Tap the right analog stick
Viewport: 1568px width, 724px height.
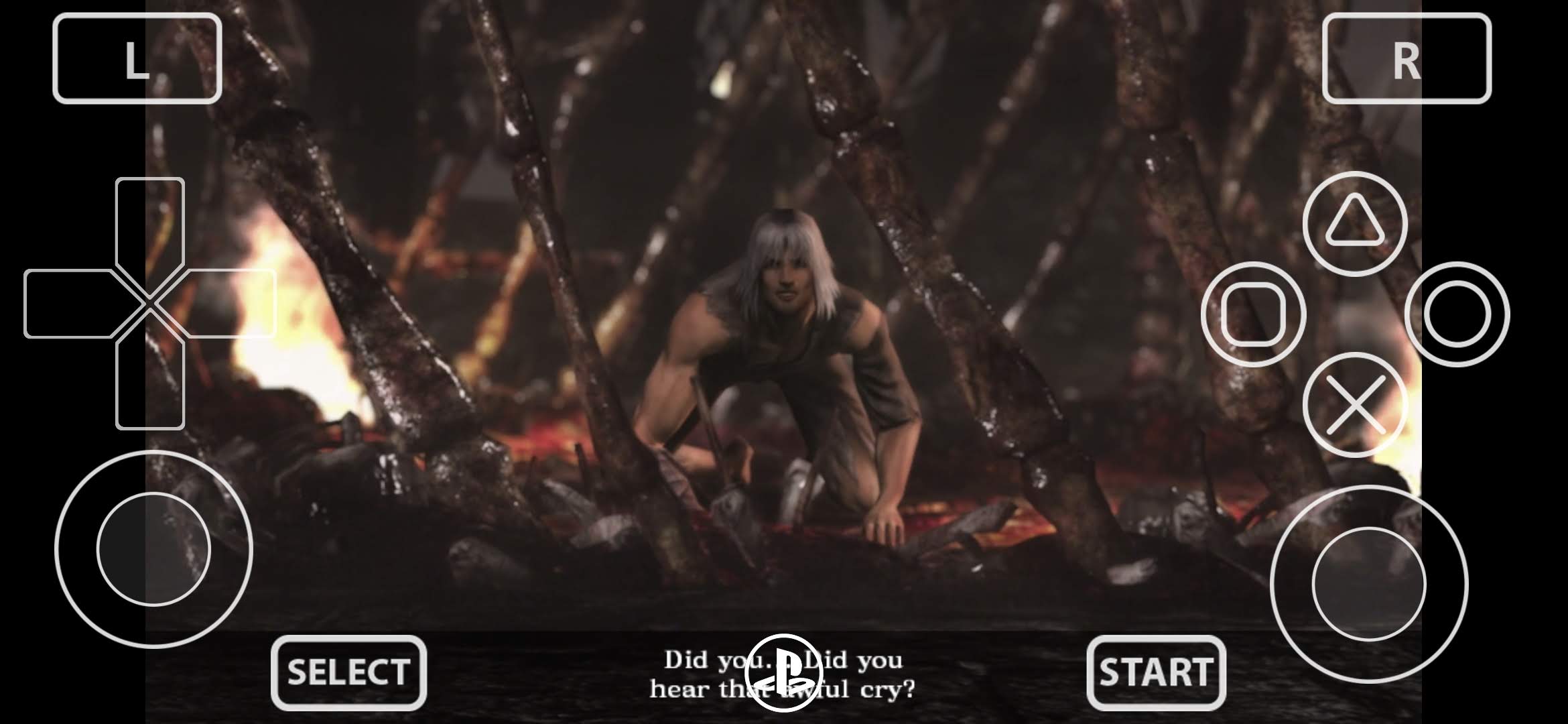[1369, 584]
